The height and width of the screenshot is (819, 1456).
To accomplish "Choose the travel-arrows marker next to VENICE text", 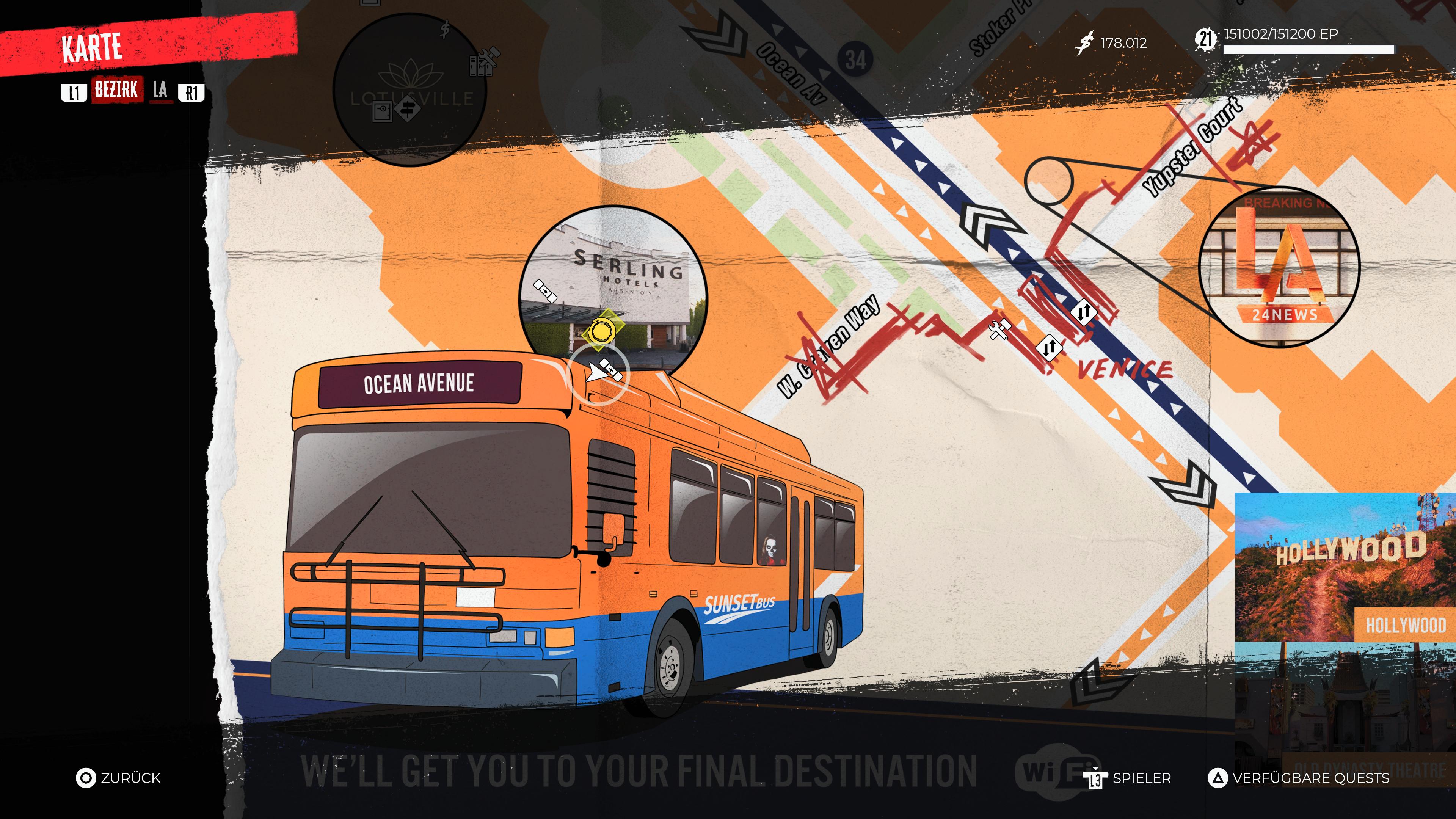I will (x=1048, y=347).
